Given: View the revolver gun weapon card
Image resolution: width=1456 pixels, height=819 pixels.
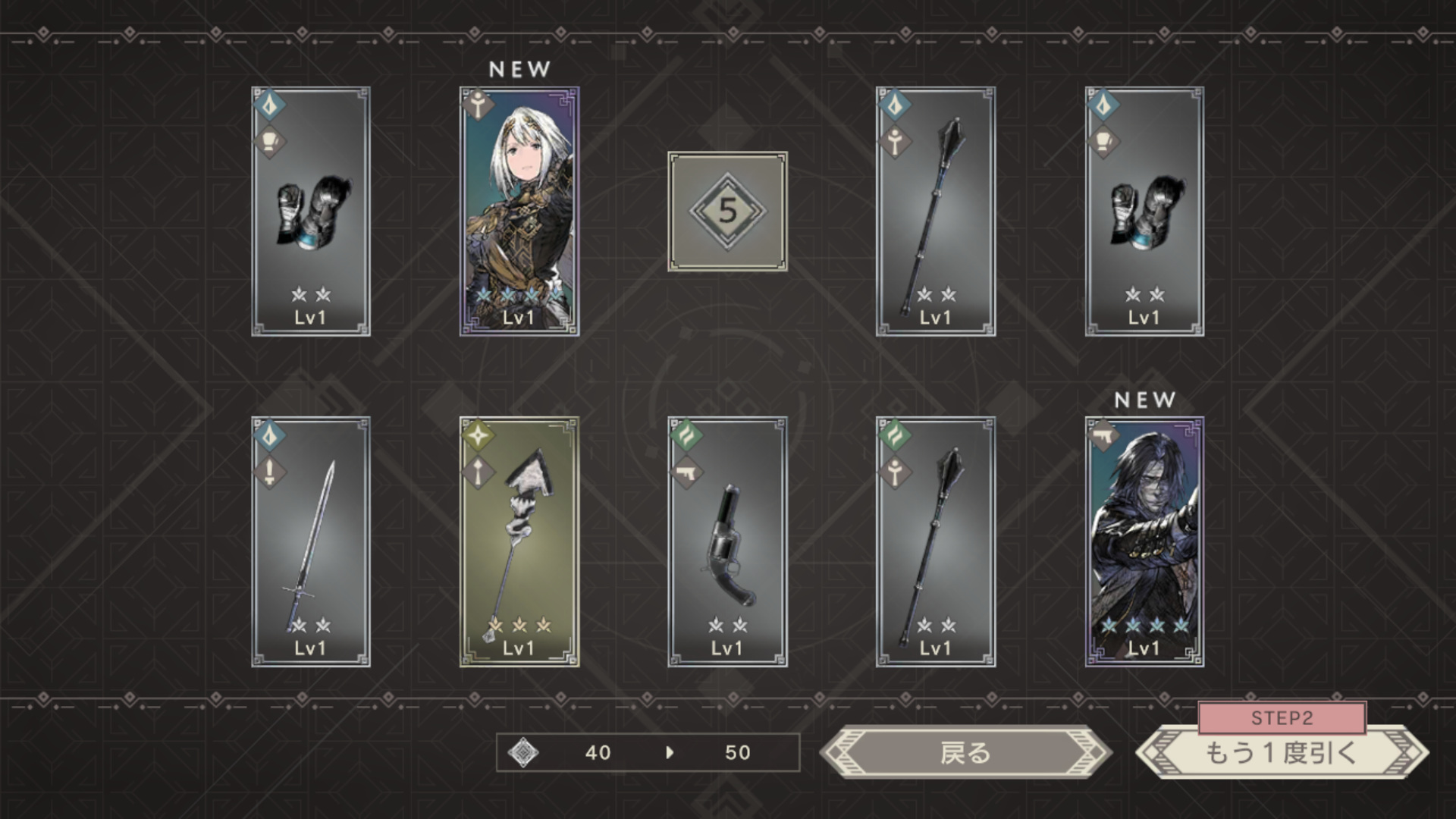Looking at the screenshot, I should [x=727, y=541].
